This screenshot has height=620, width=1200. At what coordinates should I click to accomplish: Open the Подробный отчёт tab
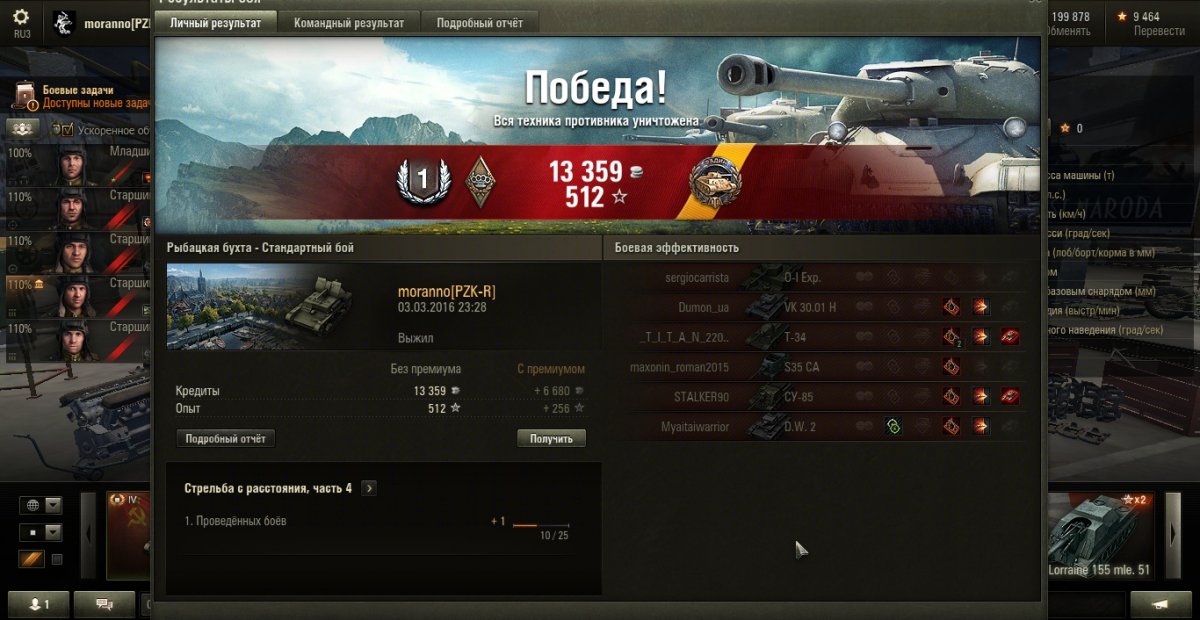479,23
